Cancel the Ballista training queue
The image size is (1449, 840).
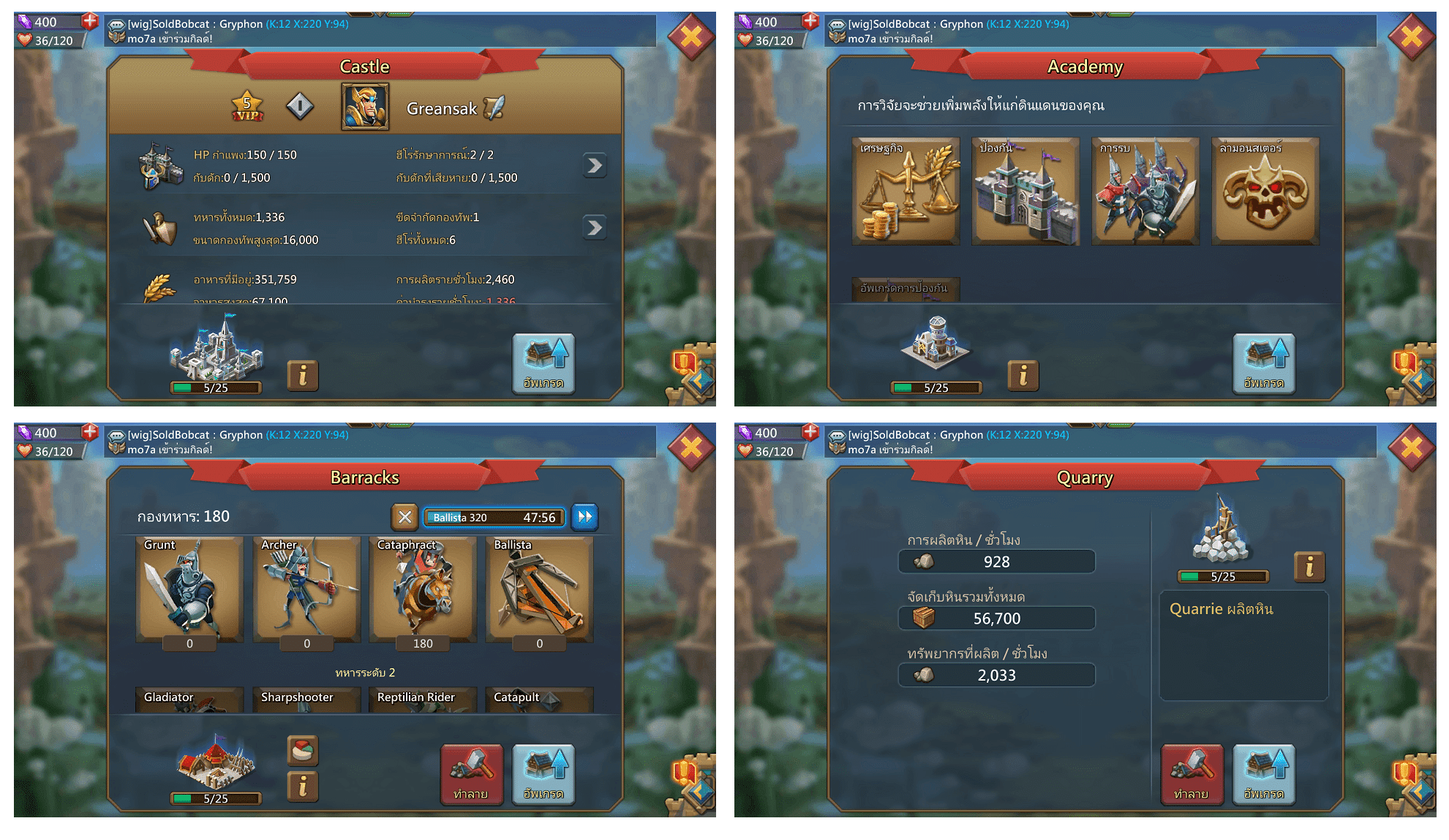[x=405, y=517]
